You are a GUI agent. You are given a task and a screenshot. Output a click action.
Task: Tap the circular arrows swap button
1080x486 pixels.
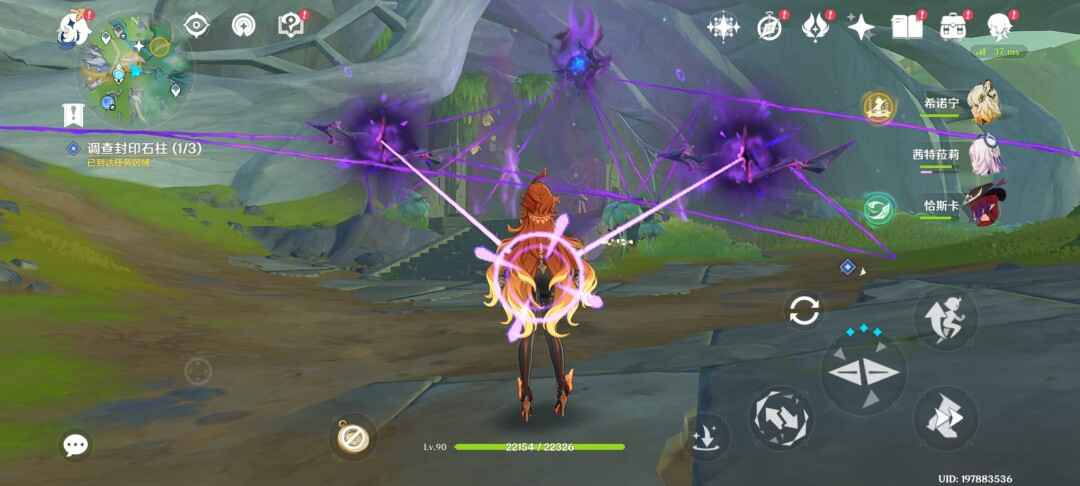coord(804,310)
